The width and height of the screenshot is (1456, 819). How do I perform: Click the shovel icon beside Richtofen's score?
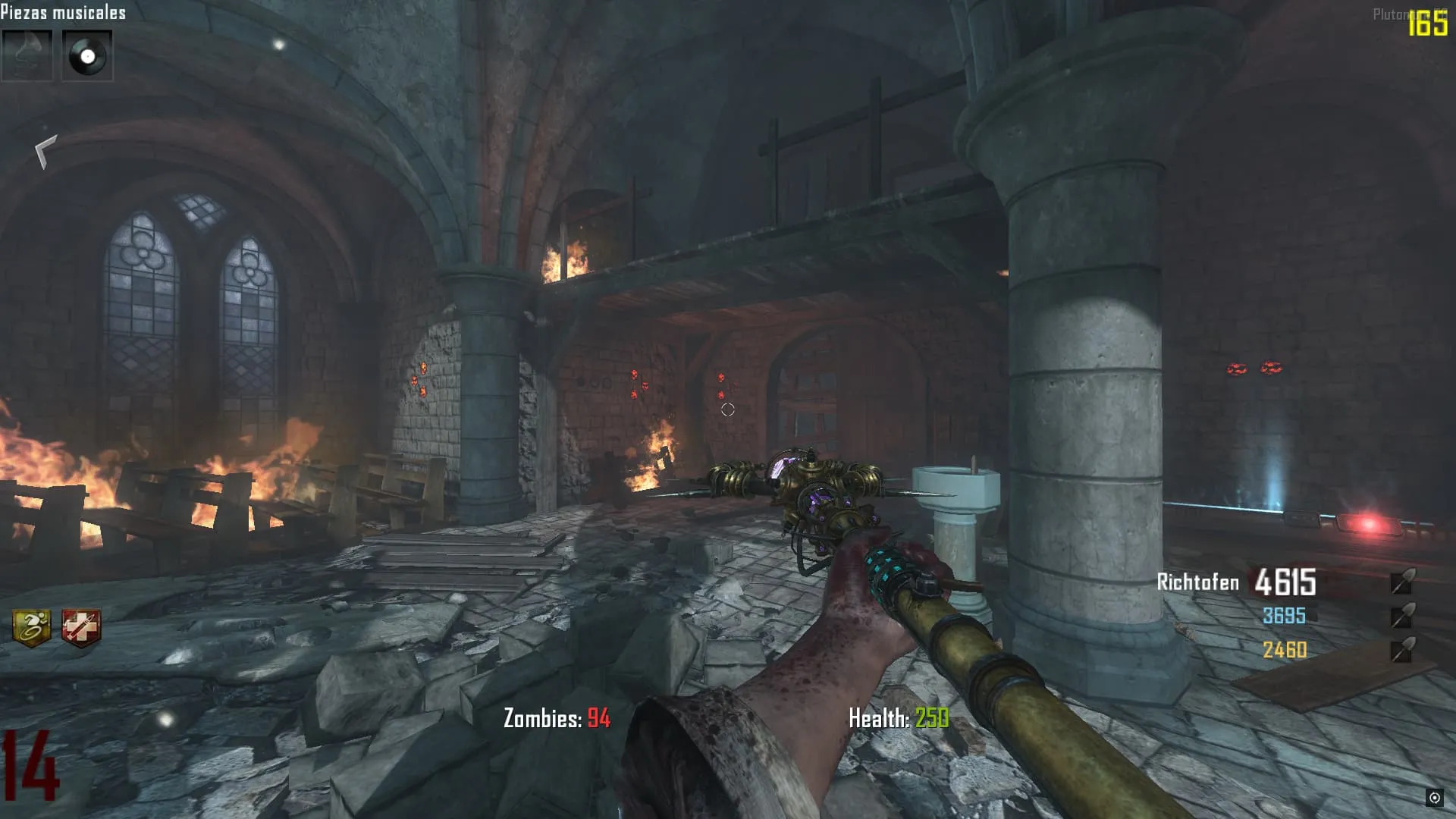[1403, 582]
